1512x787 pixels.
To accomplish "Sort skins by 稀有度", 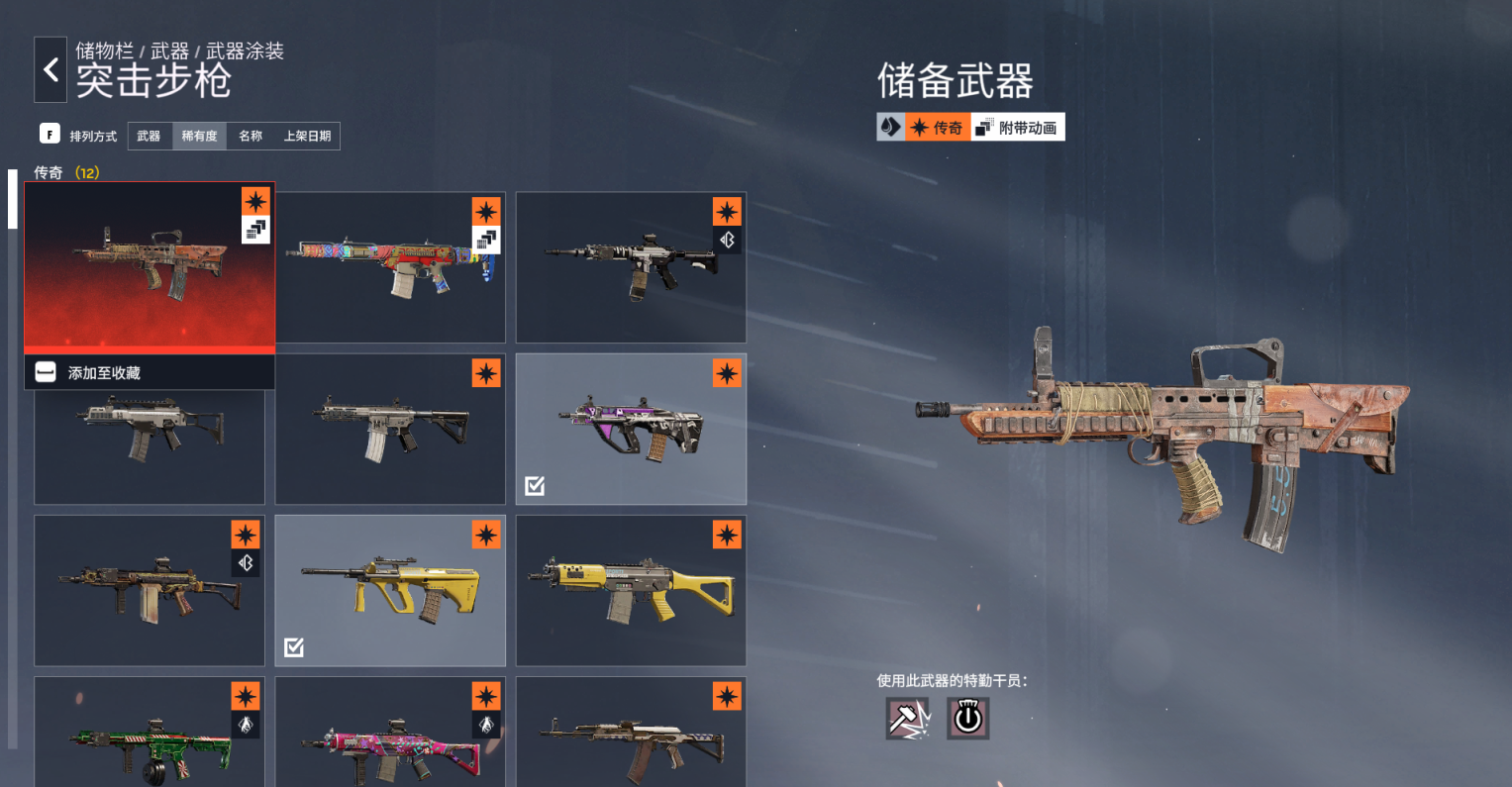I will [x=199, y=137].
